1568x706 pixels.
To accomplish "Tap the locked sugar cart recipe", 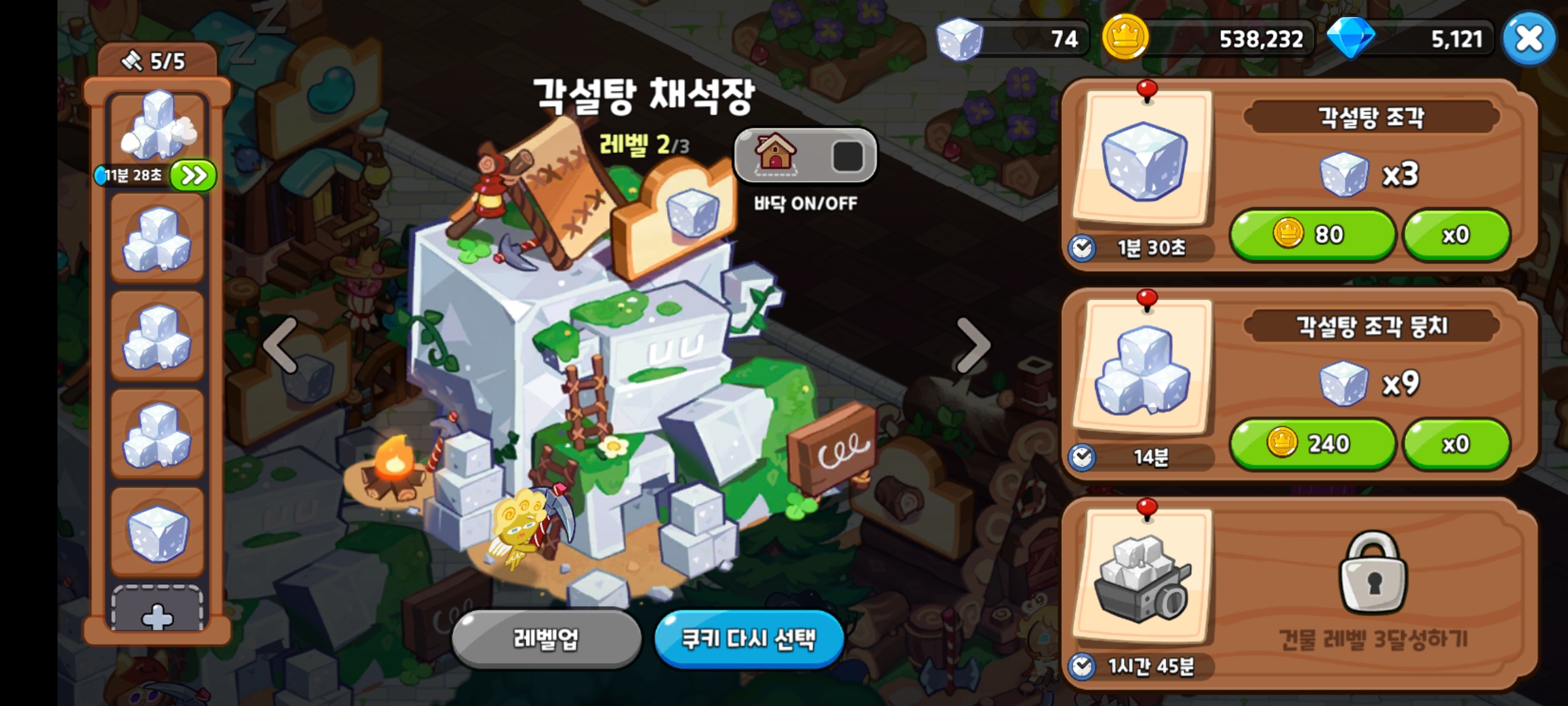I will point(1143,577).
